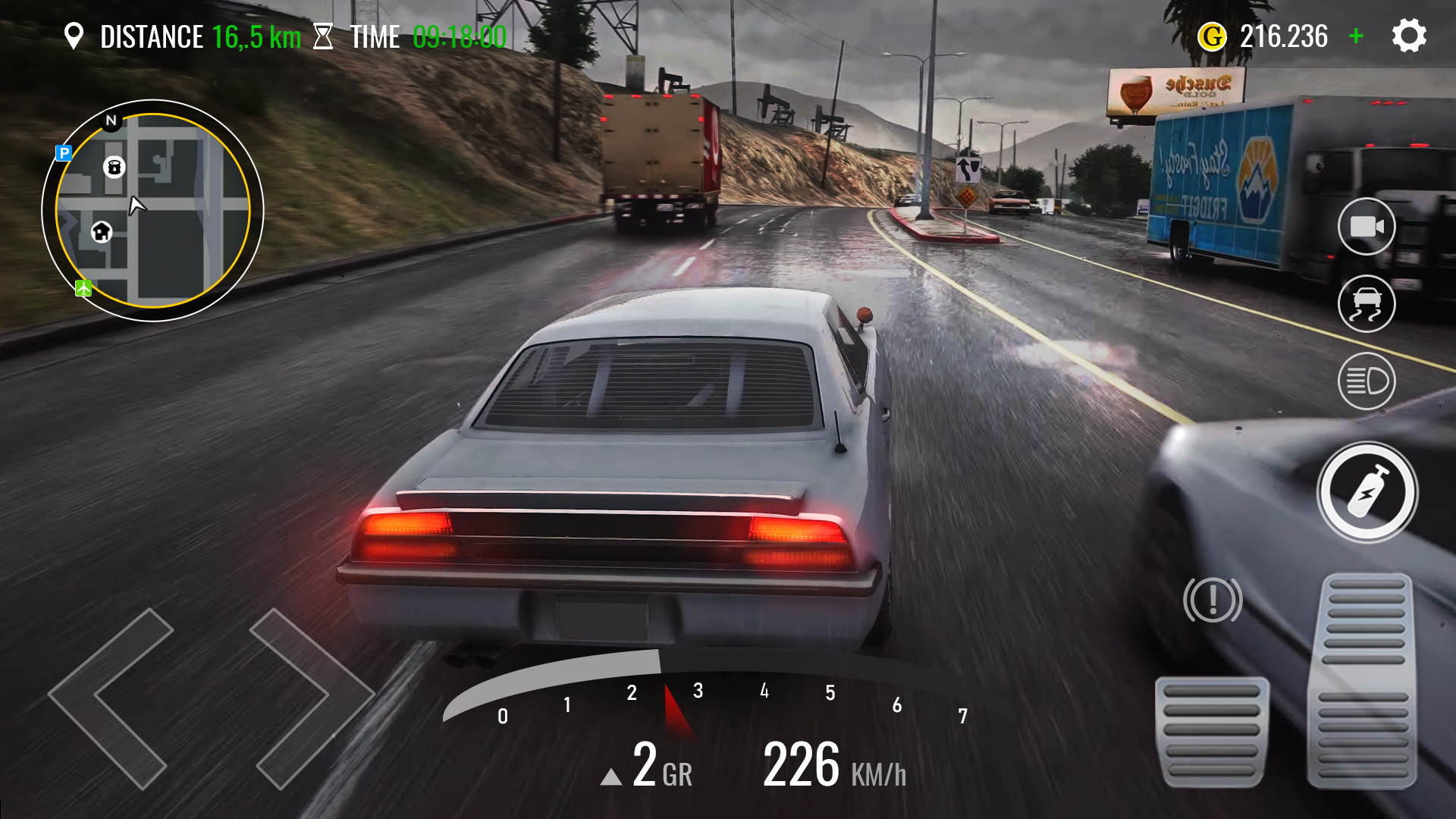Click the distance location pin icon

(74, 35)
